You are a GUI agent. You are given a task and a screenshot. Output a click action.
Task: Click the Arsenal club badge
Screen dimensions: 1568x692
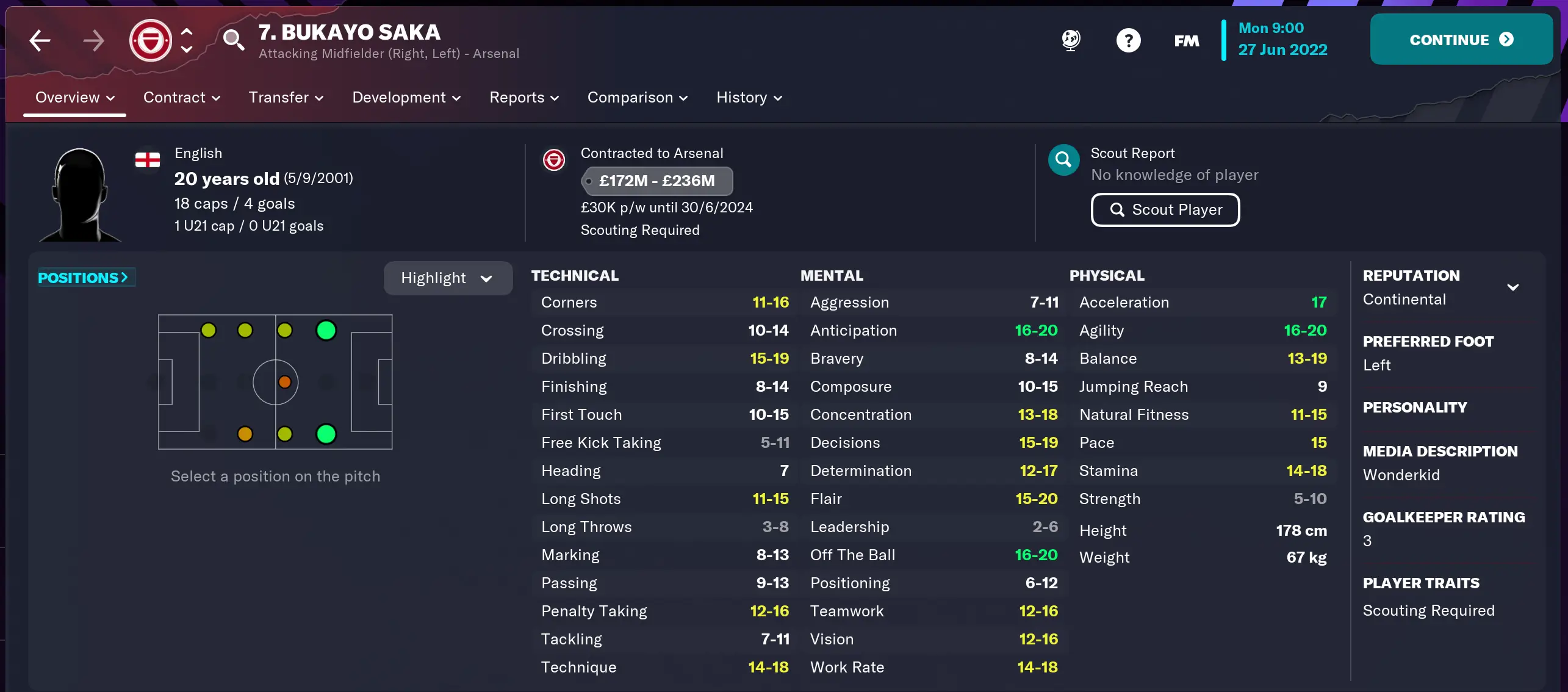click(149, 40)
